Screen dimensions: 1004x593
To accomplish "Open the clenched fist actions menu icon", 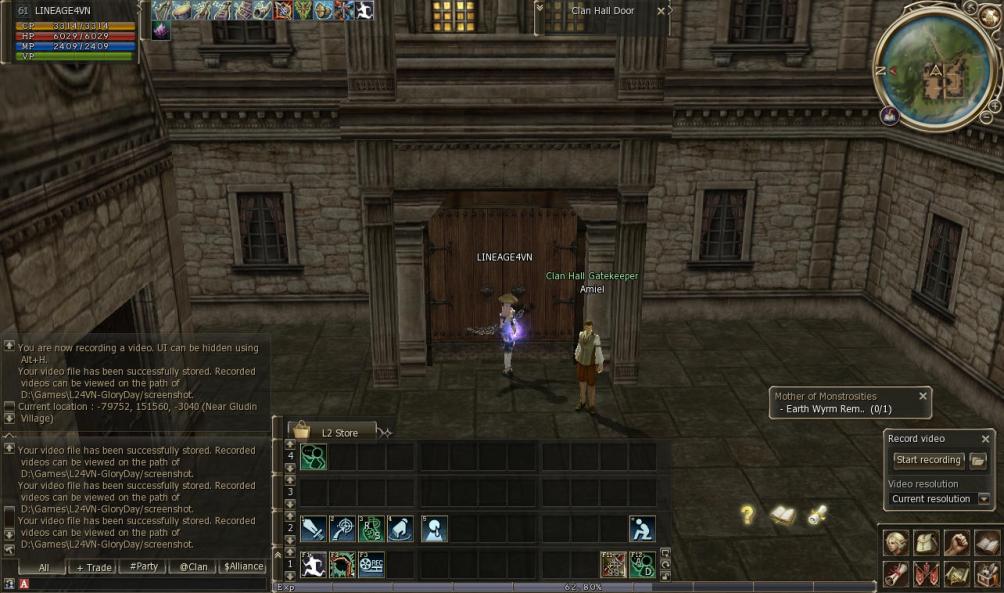I will click(957, 543).
